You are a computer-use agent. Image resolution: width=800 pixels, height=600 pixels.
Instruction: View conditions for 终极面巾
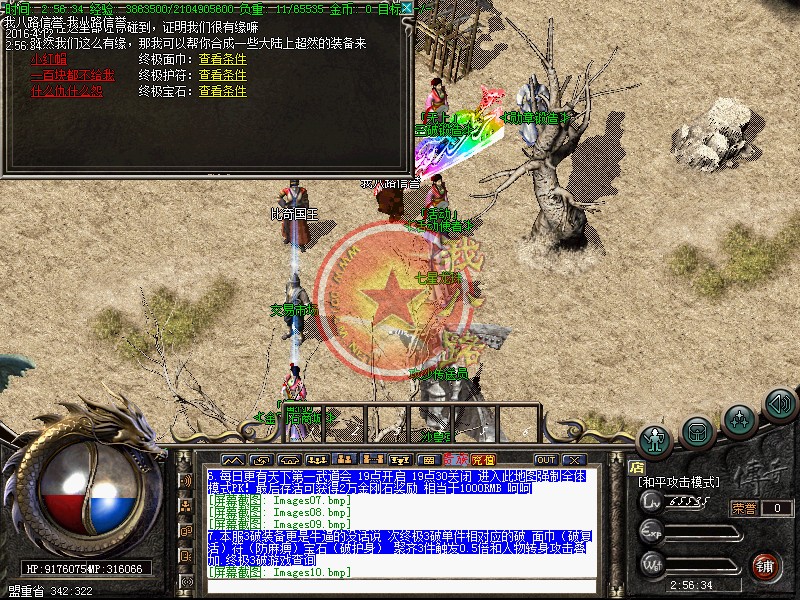click(222, 59)
